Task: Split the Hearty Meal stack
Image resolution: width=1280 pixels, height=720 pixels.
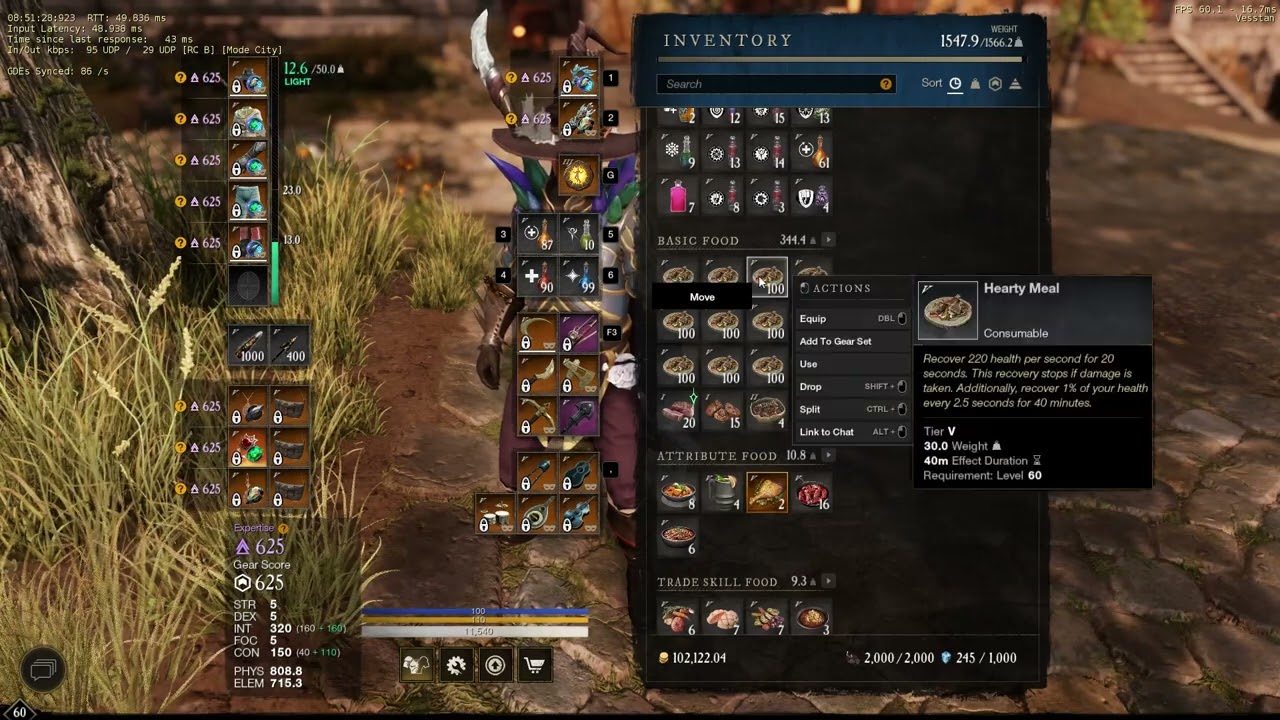Action: coord(810,409)
